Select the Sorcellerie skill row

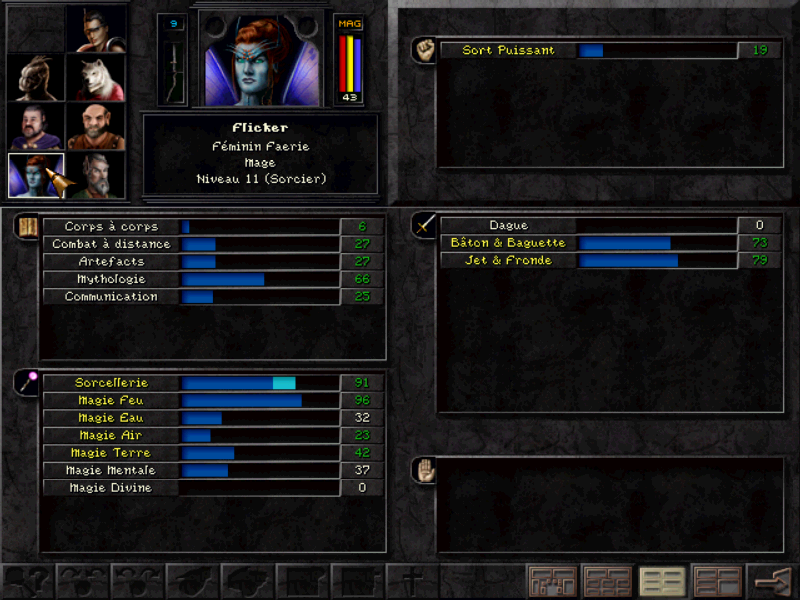pyautogui.click(x=211, y=383)
